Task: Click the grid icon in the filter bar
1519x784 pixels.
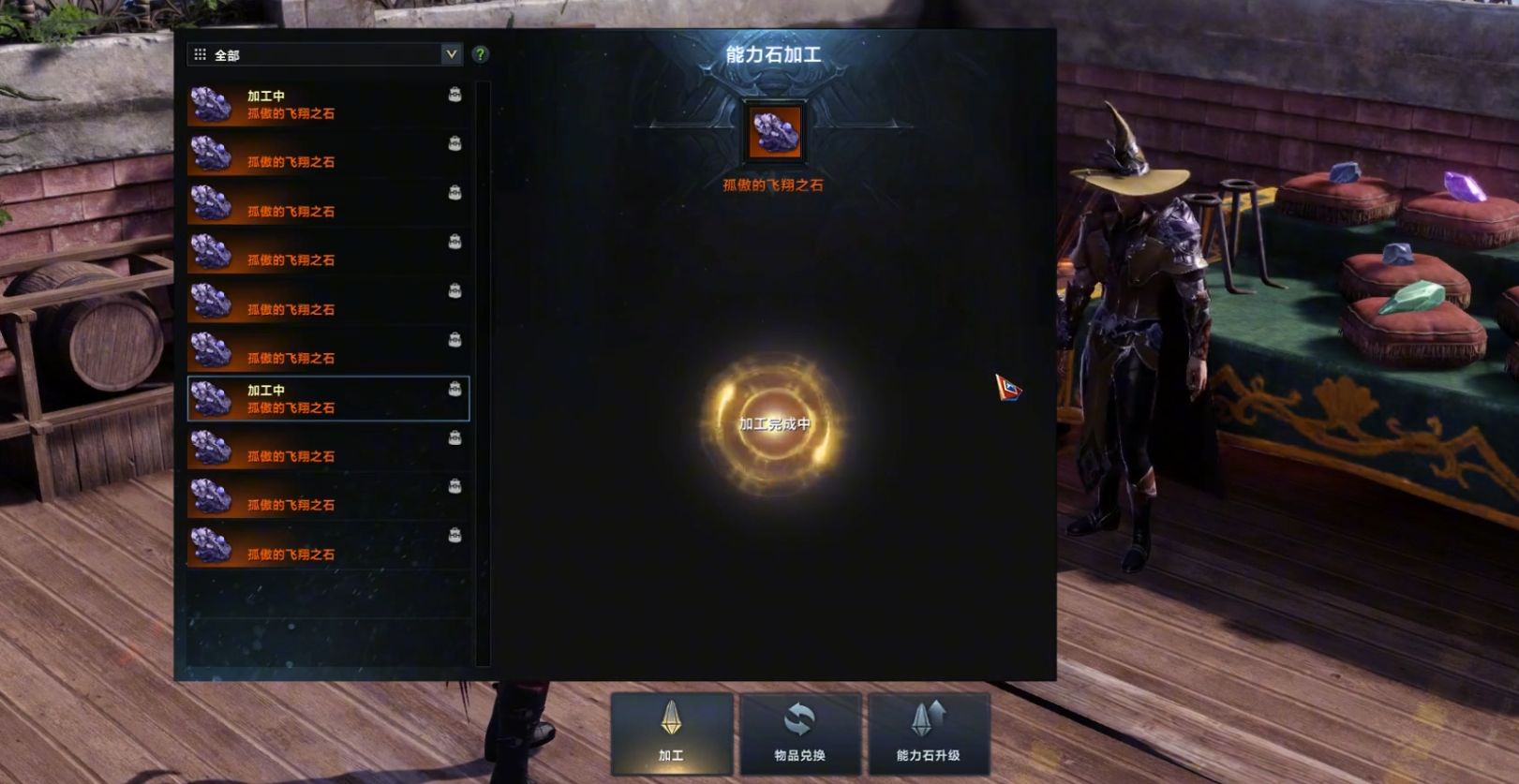Action: tap(200, 54)
